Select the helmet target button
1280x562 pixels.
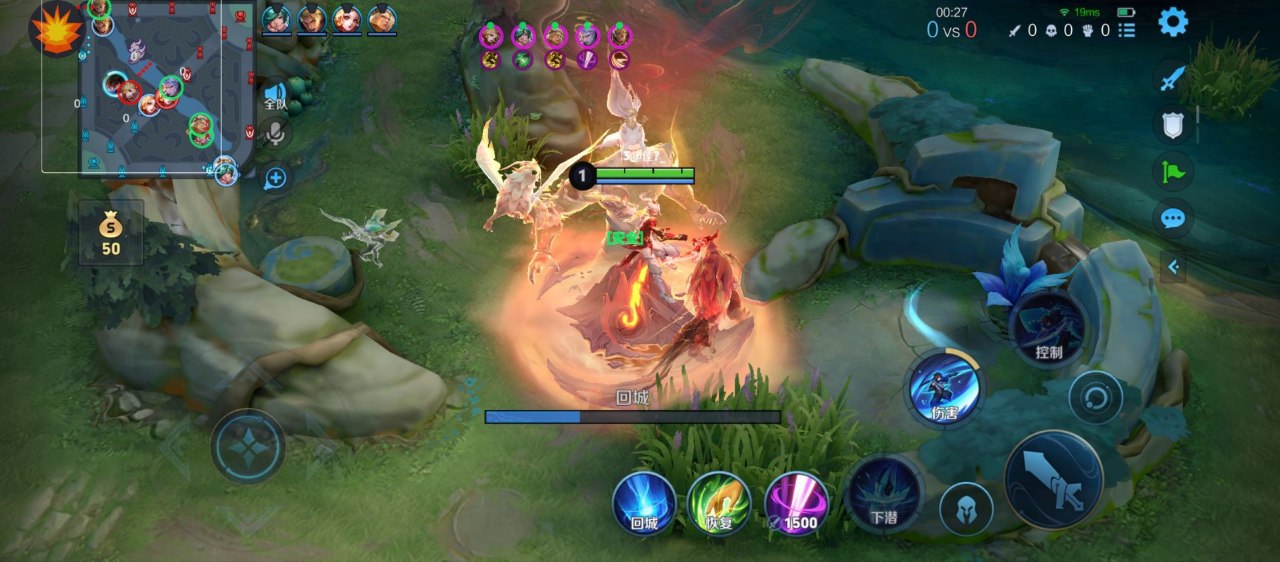coord(966,508)
